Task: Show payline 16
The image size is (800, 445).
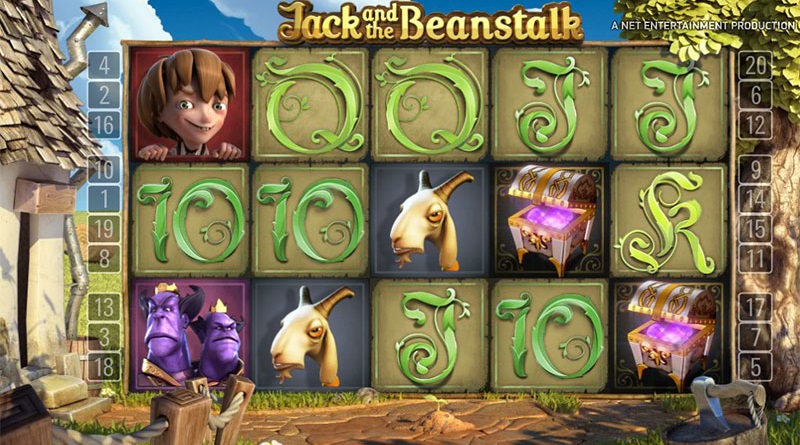Action: coord(105,124)
